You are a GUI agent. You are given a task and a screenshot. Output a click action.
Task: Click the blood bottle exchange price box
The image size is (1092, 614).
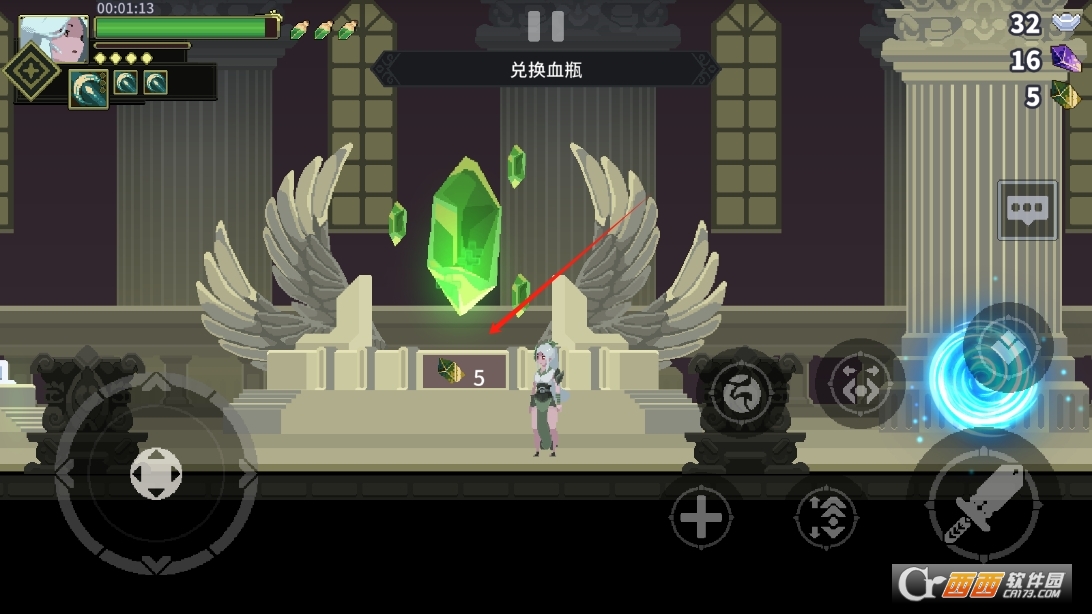(464, 373)
